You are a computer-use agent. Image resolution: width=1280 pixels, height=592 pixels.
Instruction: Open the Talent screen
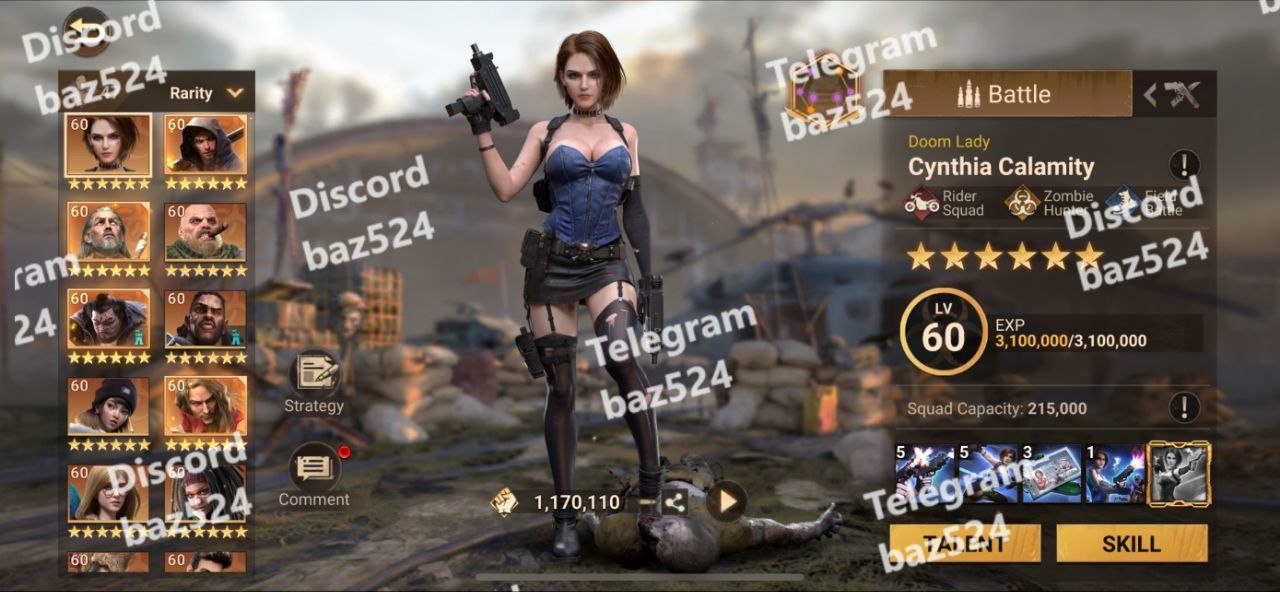pos(965,544)
